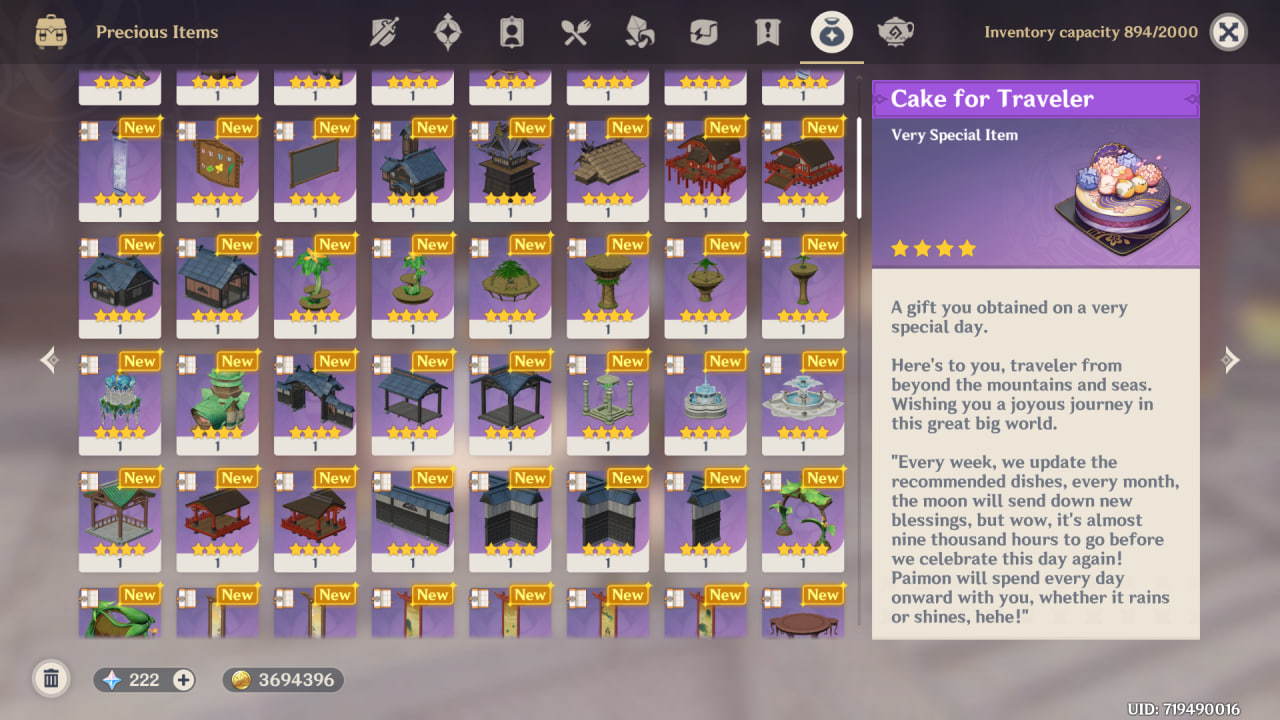This screenshot has width=1280, height=720.
Task: Open the Quest Items banner icon
Action: [x=766, y=31]
